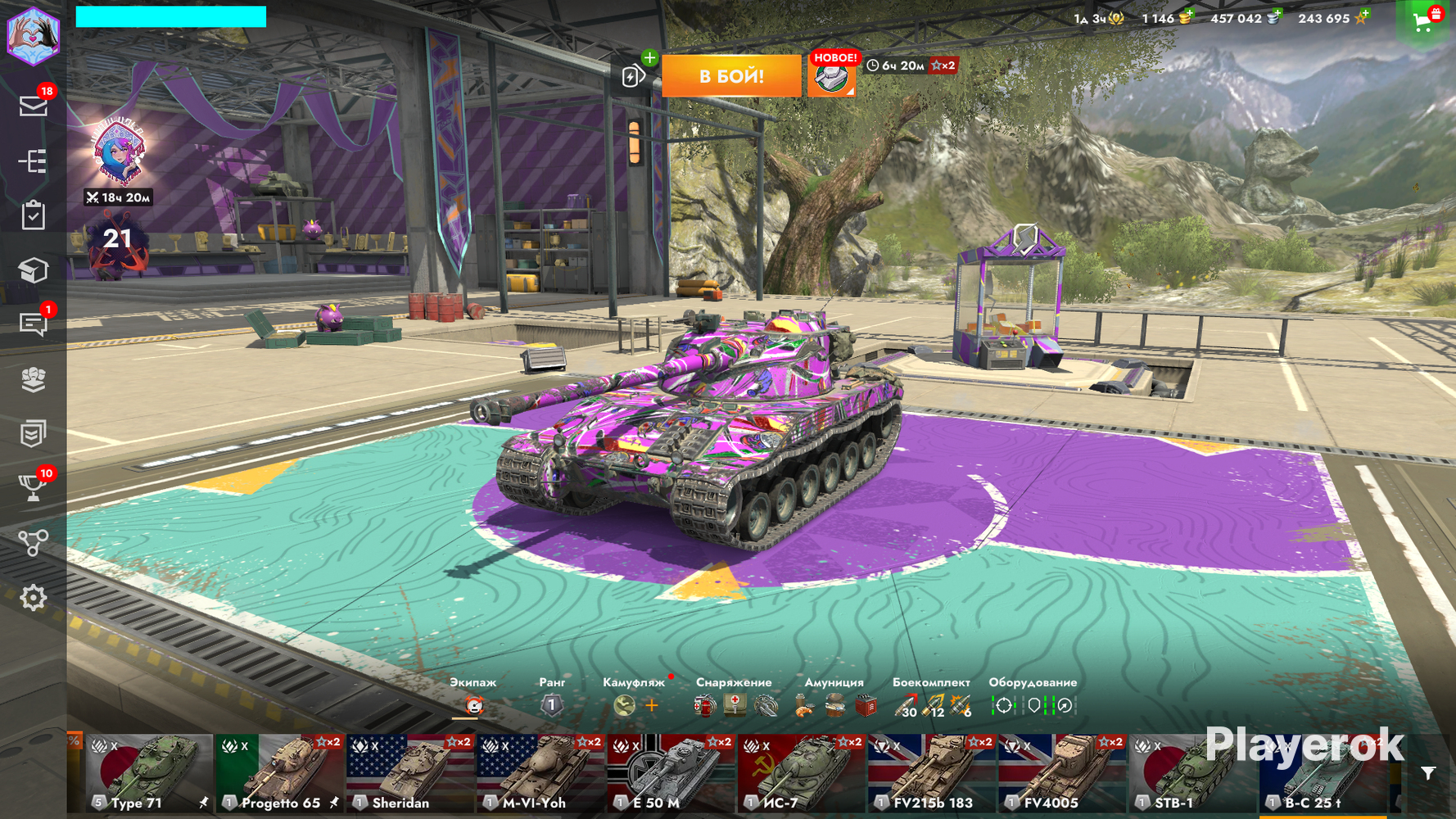Choose the STB-1 tank
Screen dimensions: 1456x819
click(1191, 774)
